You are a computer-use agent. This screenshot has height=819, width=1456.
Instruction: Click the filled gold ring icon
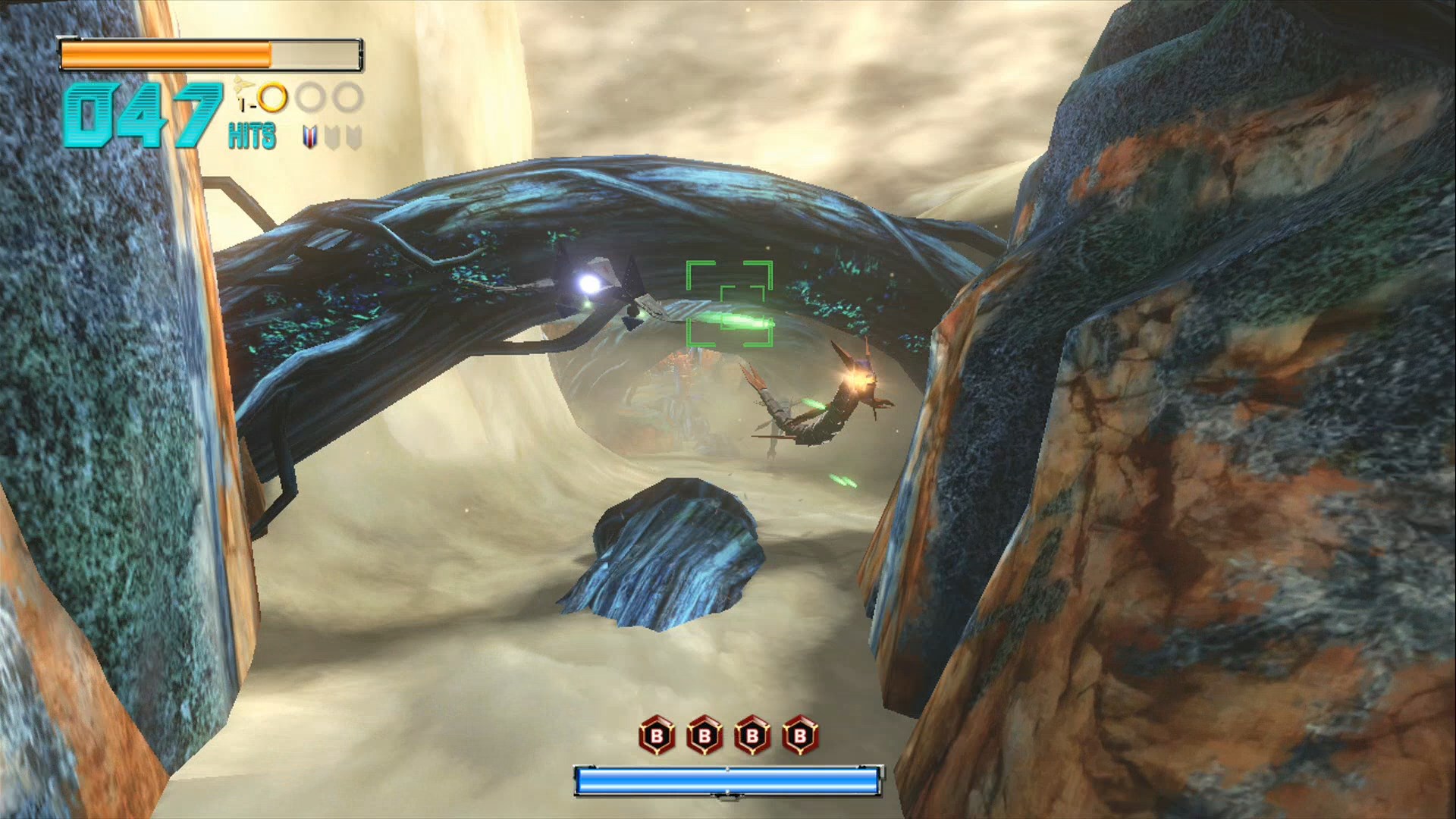tap(273, 97)
